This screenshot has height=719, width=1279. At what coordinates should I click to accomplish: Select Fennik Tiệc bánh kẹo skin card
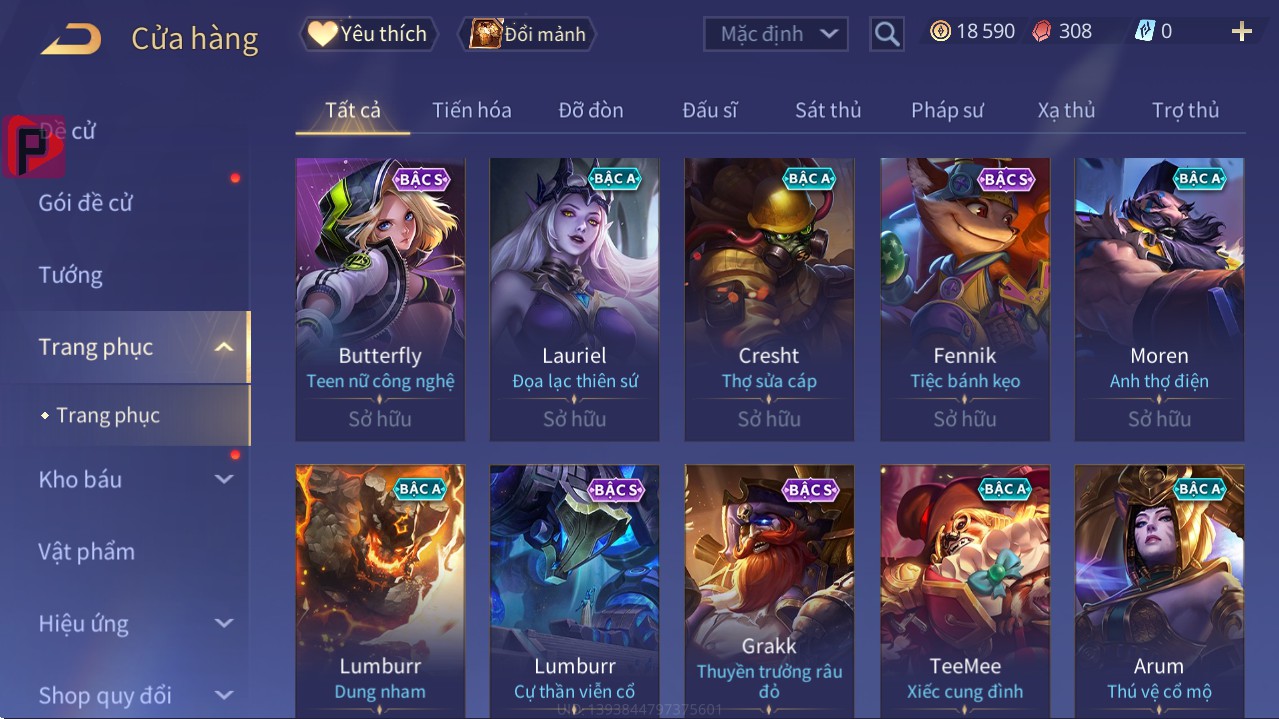coord(965,298)
